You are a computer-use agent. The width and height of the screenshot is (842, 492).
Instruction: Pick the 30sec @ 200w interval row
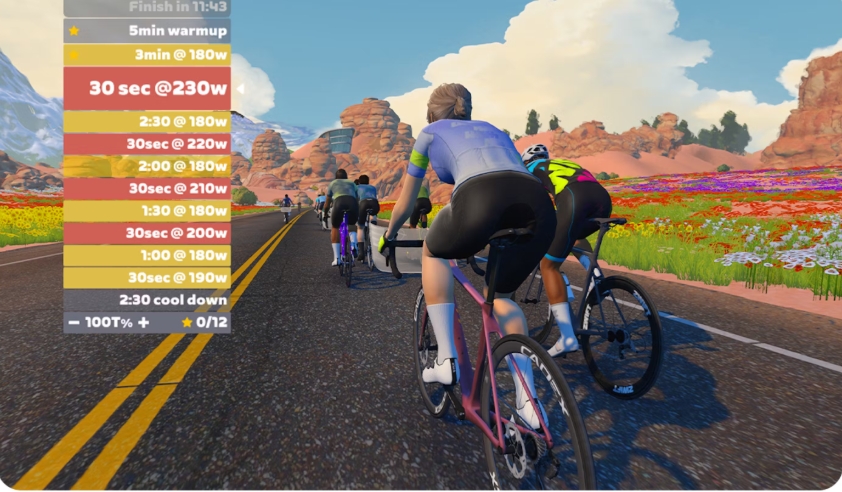click(x=147, y=233)
